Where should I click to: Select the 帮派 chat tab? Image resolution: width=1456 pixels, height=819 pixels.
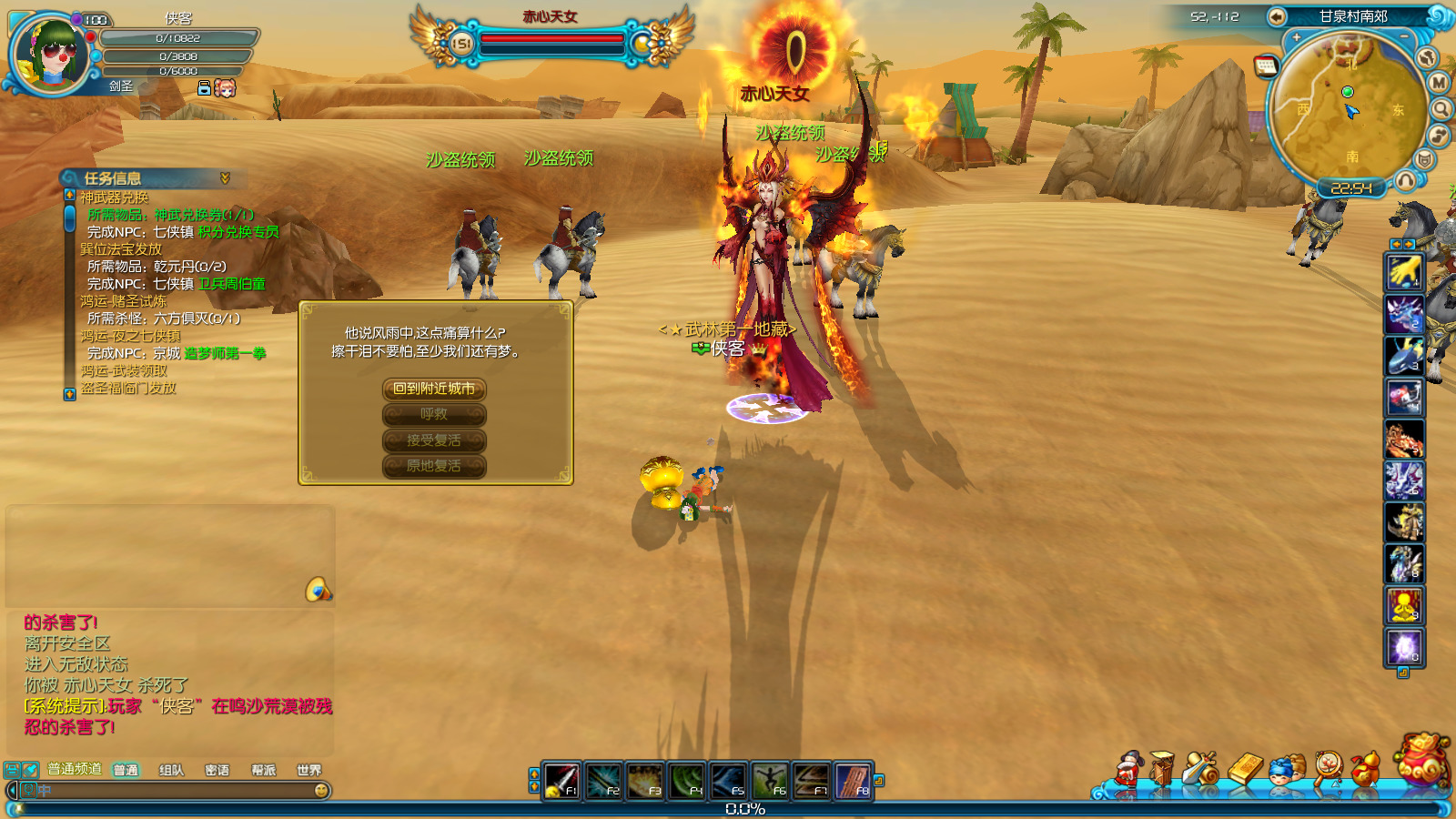point(263,771)
